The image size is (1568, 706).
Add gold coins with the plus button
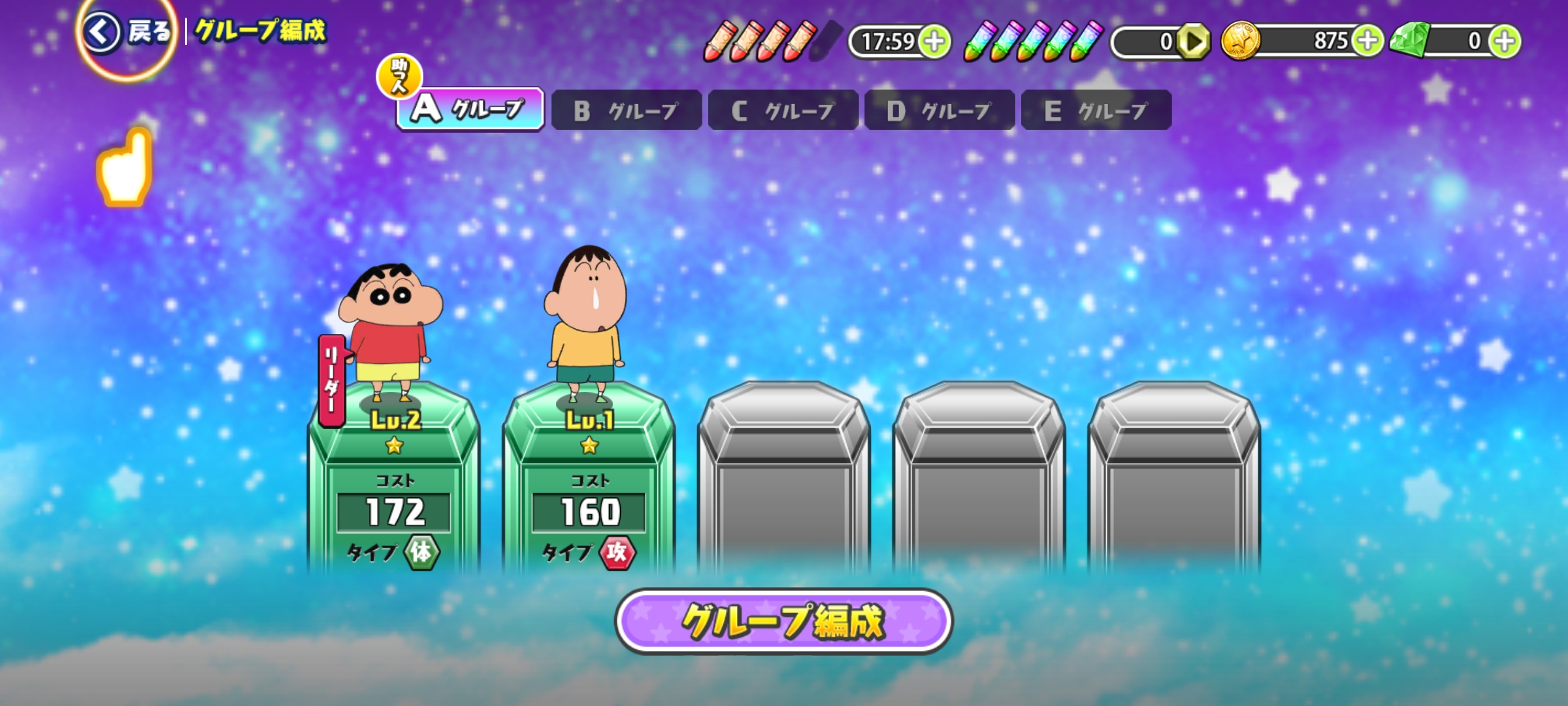click(1367, 41)
